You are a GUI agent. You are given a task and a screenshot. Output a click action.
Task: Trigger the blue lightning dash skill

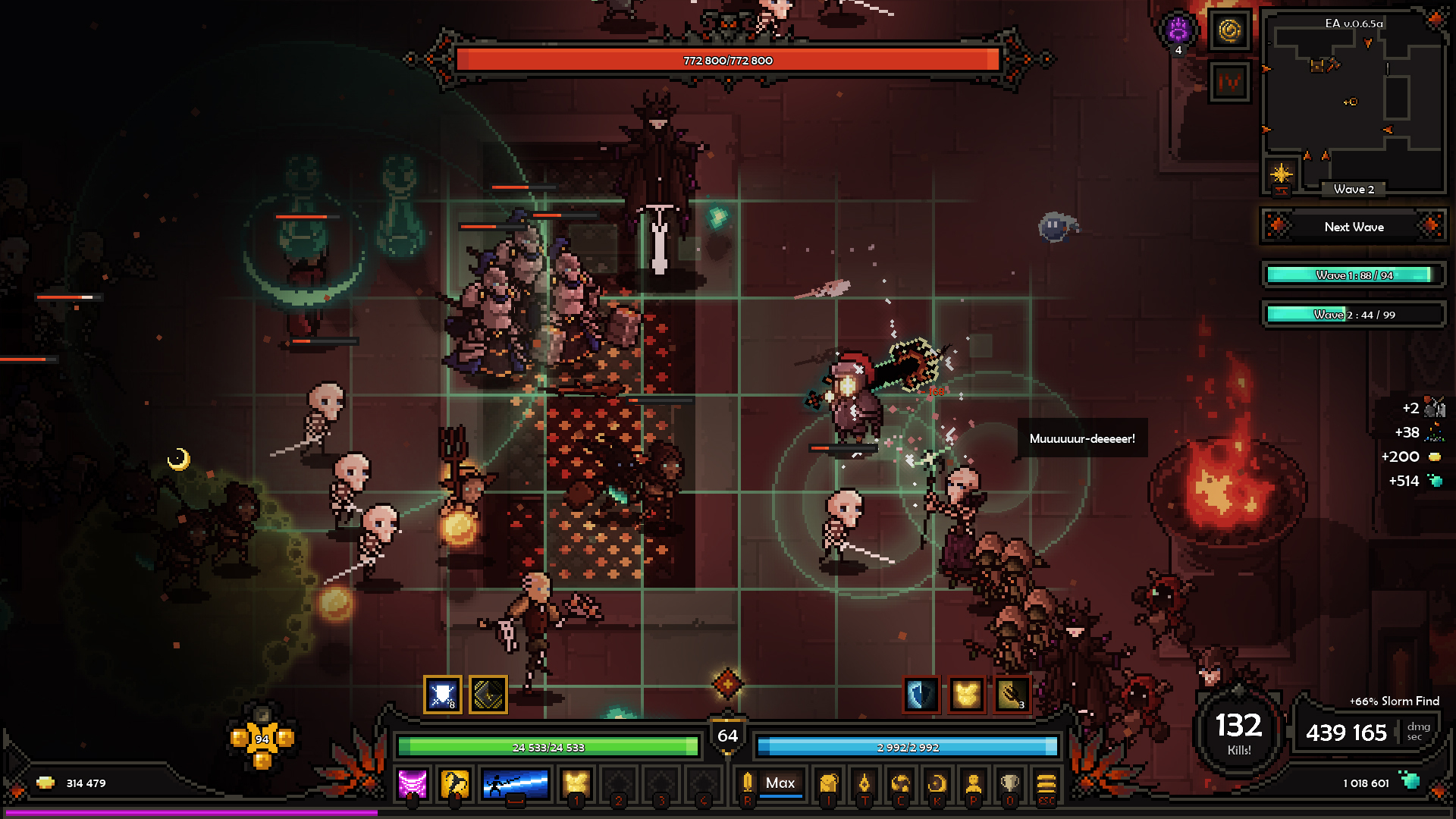516,784
